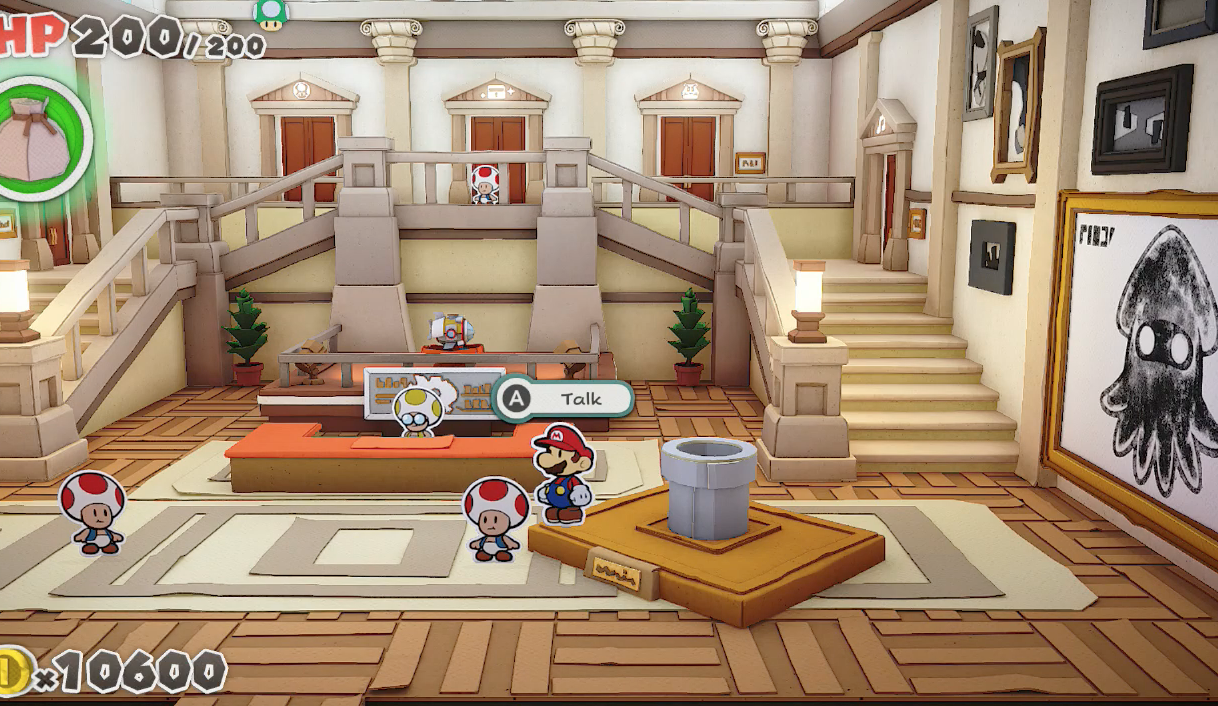Select the confetti bag icon
1218x706 pixels.
38,142
